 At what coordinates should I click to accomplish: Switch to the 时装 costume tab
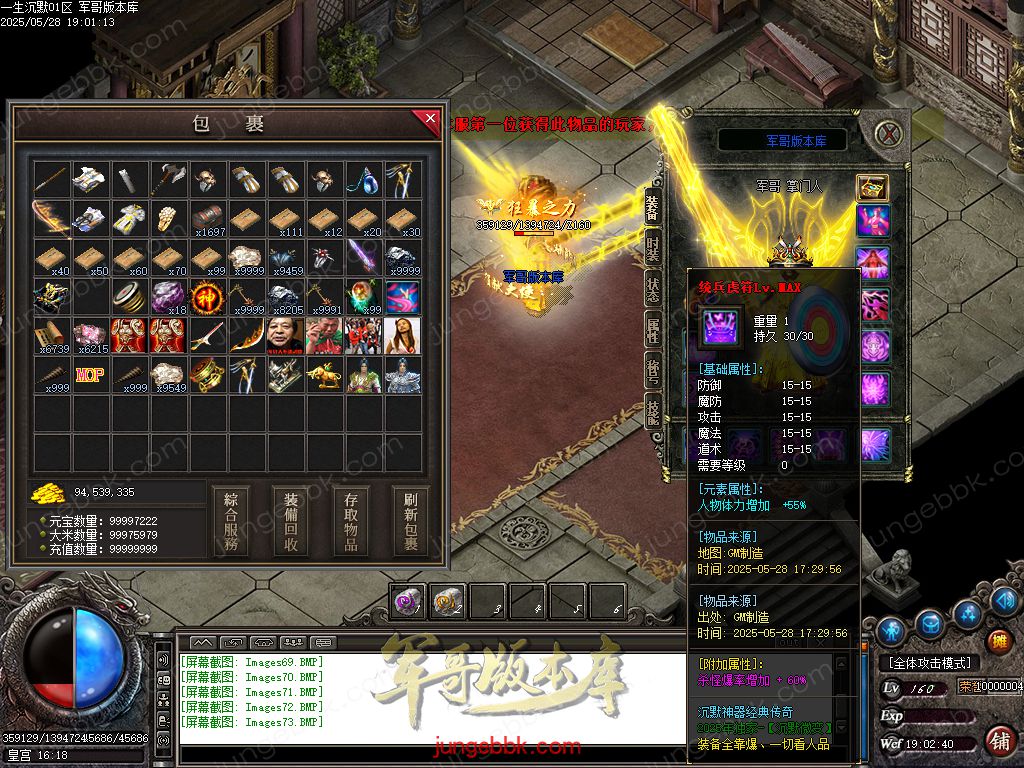tap(652, 249)
